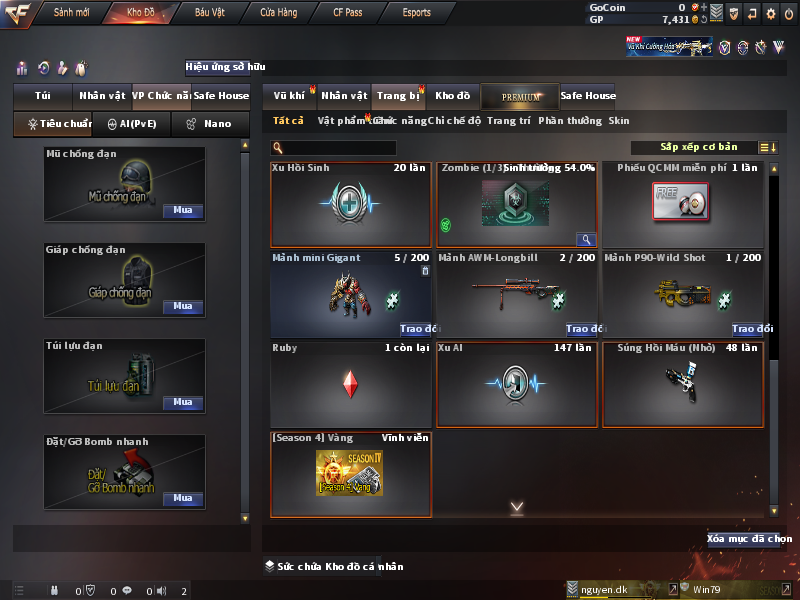Open the Sảnh mới lobby tab
Screen dimensions: 800x600
(x=71, y=13)
